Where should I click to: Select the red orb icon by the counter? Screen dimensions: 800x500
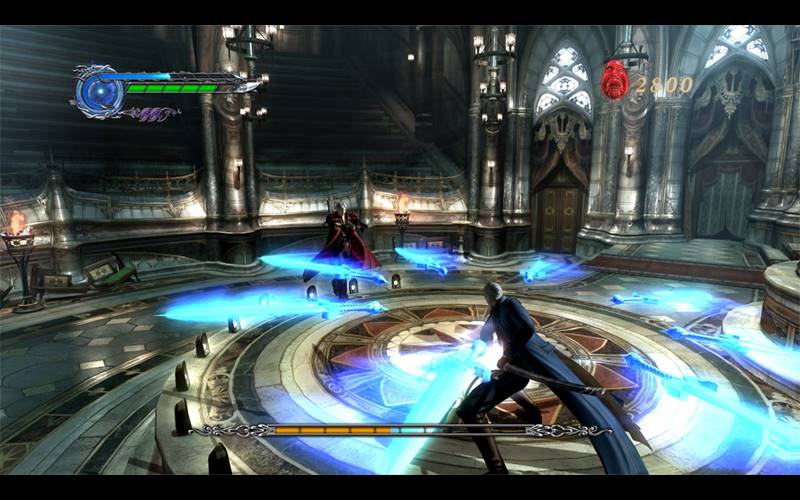(x=614, y=79)
